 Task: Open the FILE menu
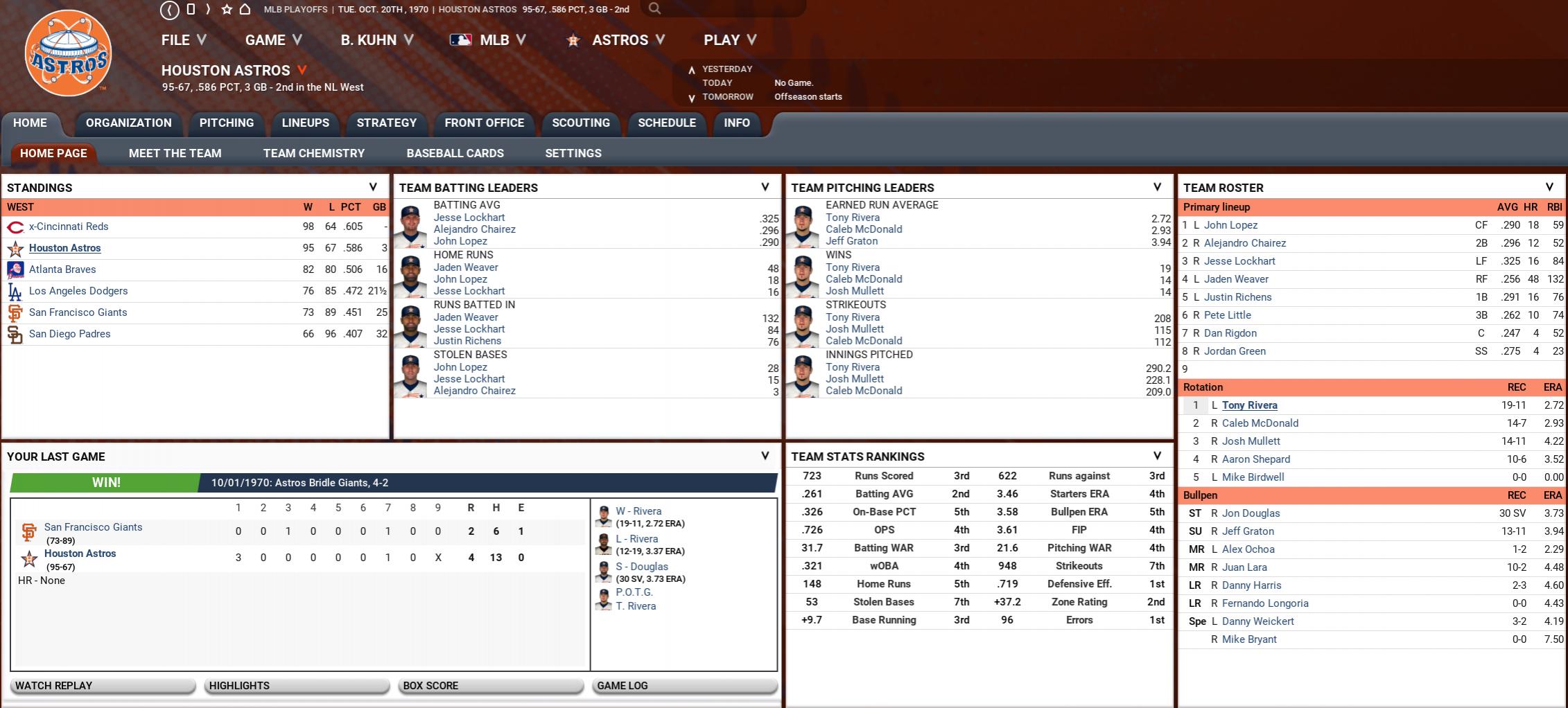pyautogui.click(x=183, y=40)
